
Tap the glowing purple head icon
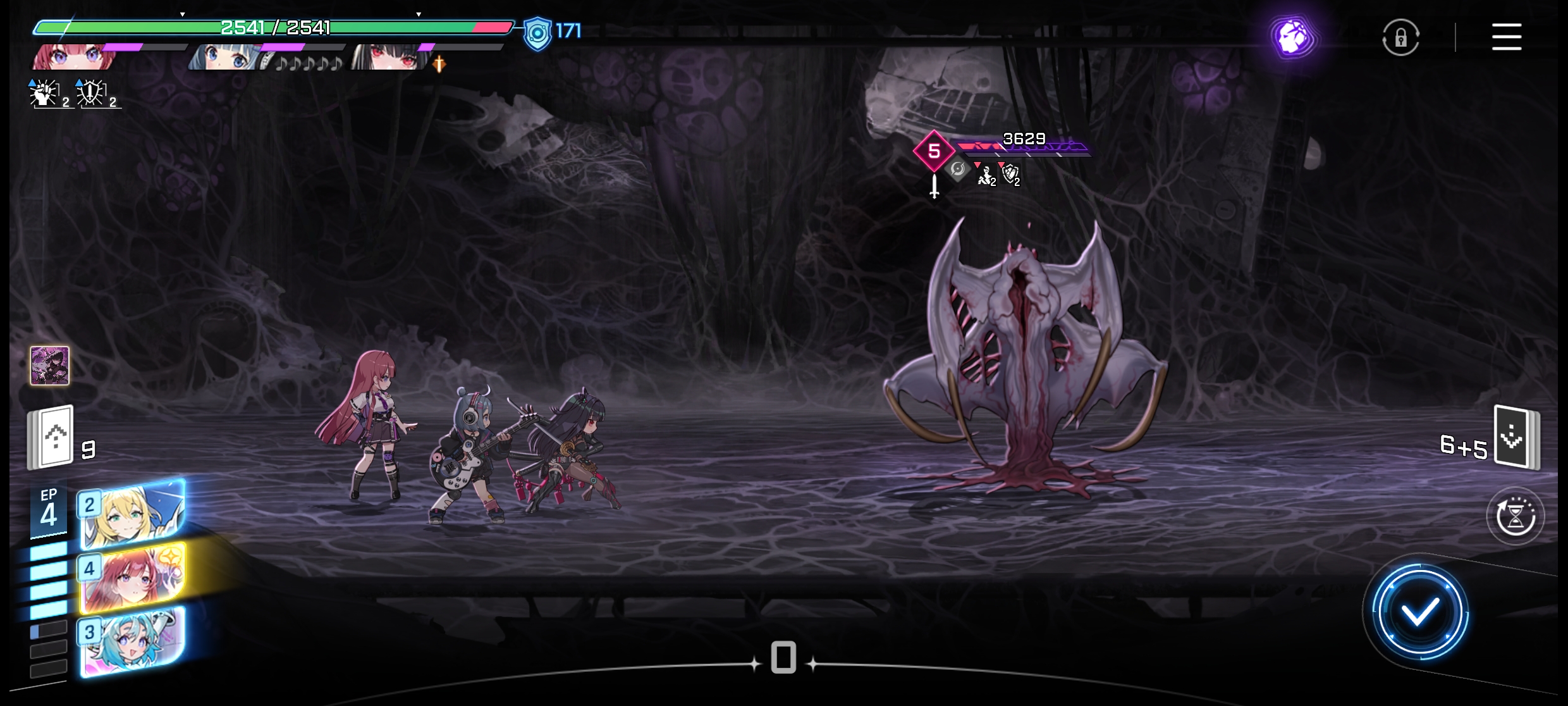[1293, 37]
